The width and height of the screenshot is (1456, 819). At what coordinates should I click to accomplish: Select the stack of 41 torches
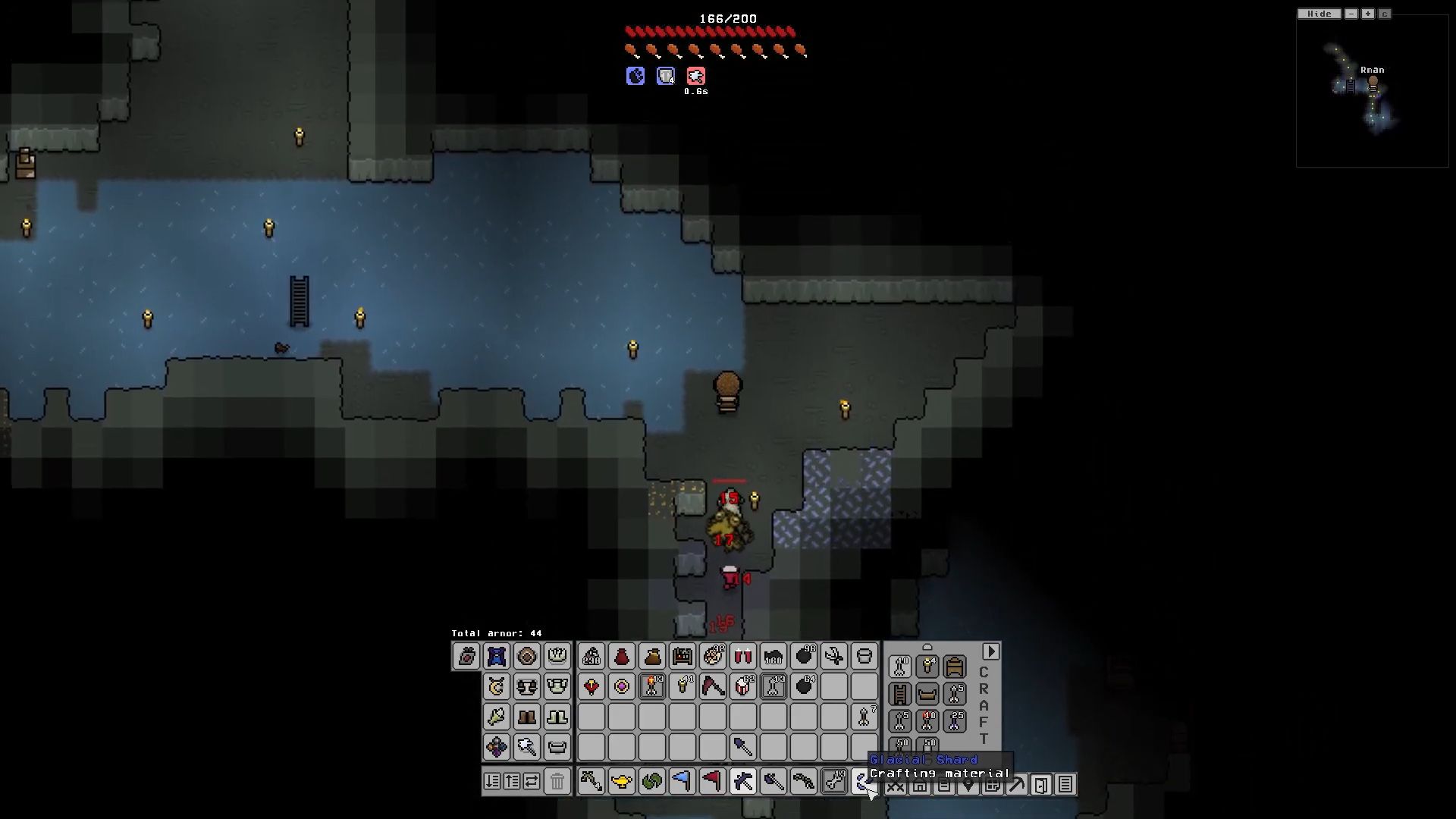tap(682, 687)
